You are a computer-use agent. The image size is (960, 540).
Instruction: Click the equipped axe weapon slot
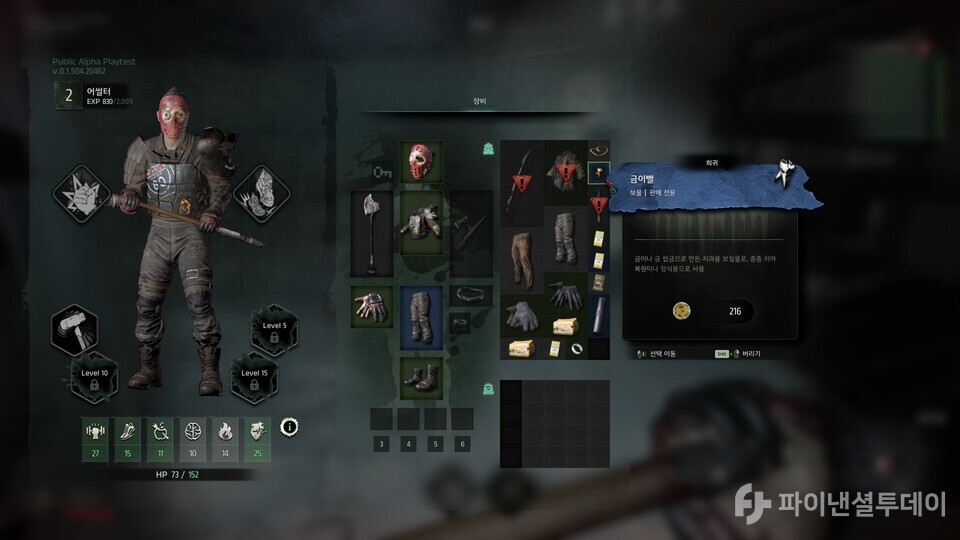(x=370, y=234)
